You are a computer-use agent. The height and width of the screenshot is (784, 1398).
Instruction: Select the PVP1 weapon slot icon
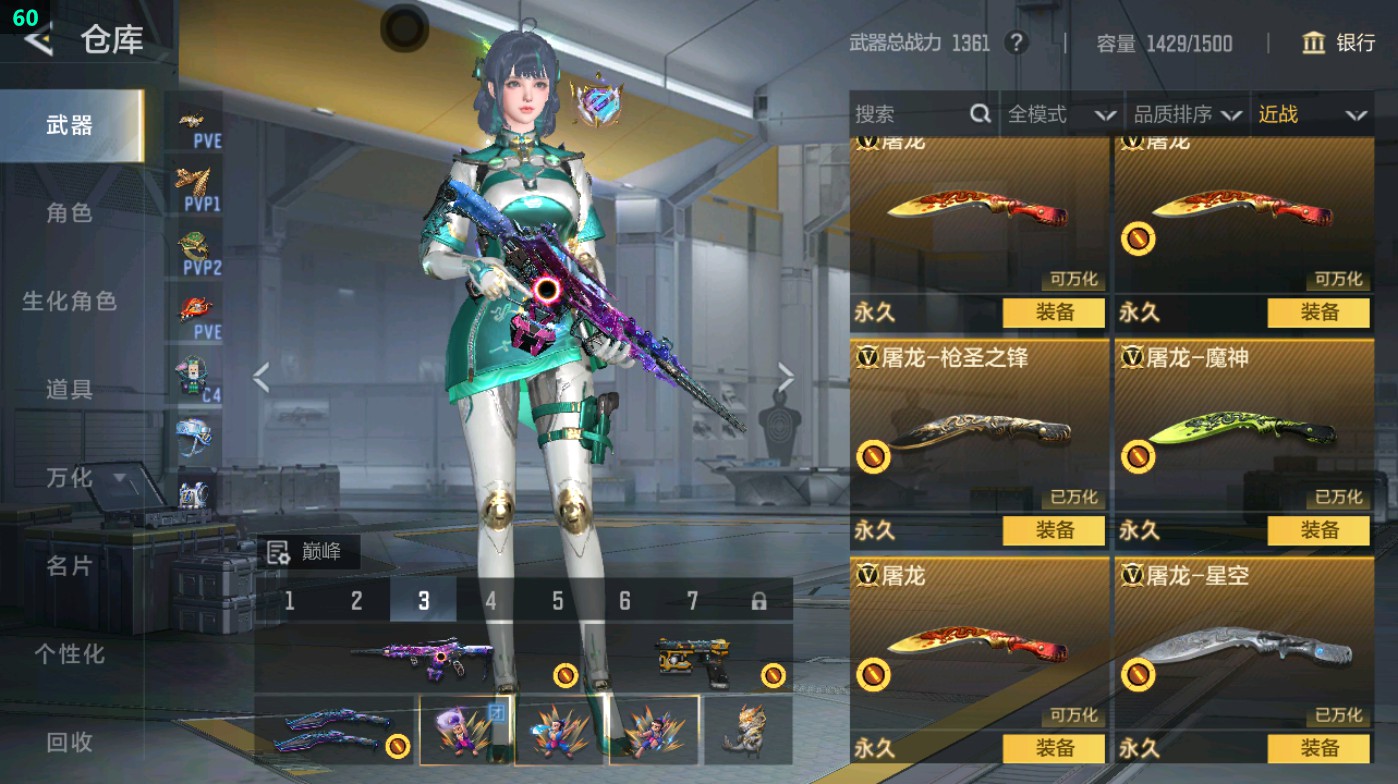pos(196,185)
